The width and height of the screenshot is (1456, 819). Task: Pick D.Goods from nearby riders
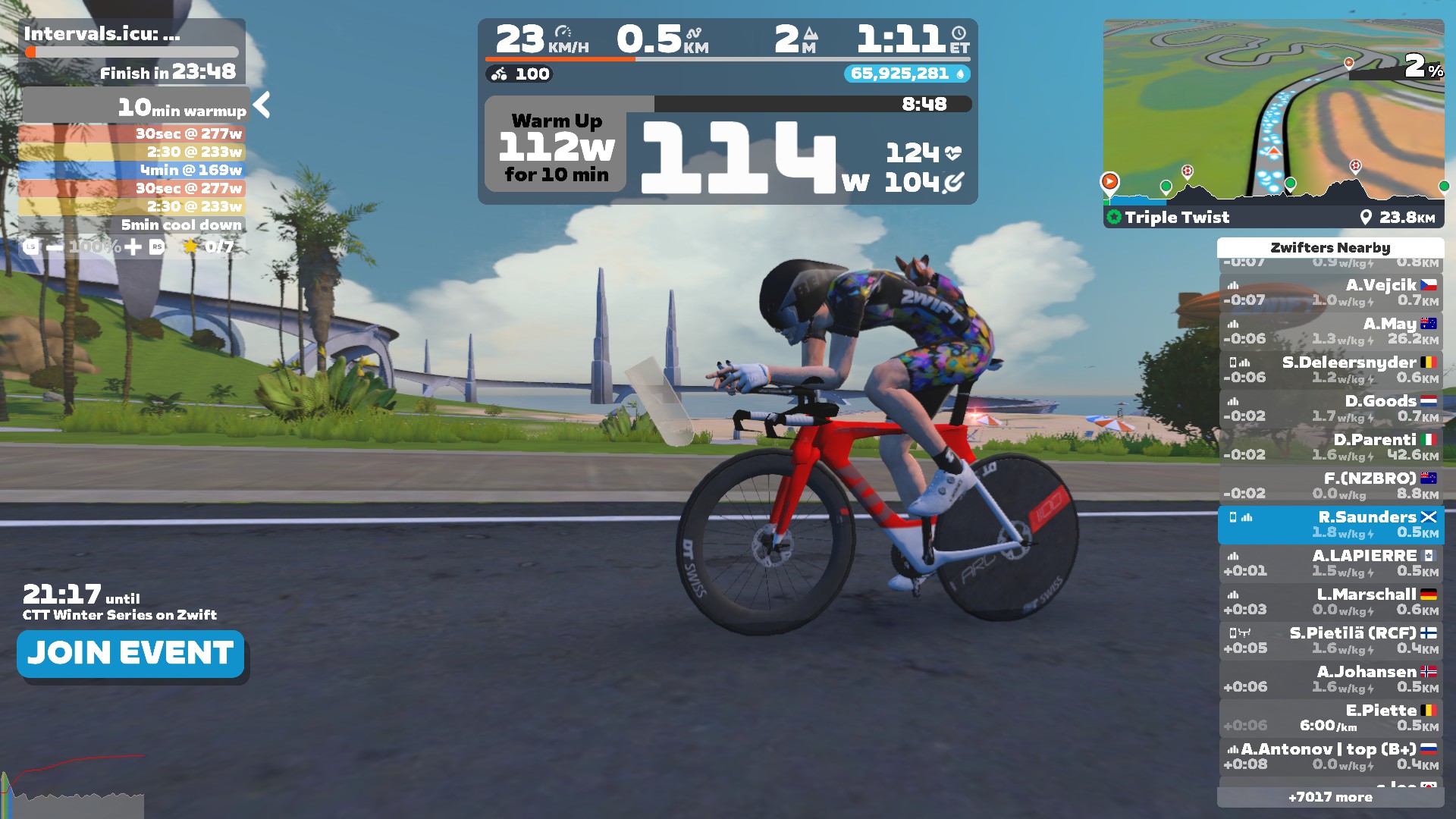tap(1331, 409)
